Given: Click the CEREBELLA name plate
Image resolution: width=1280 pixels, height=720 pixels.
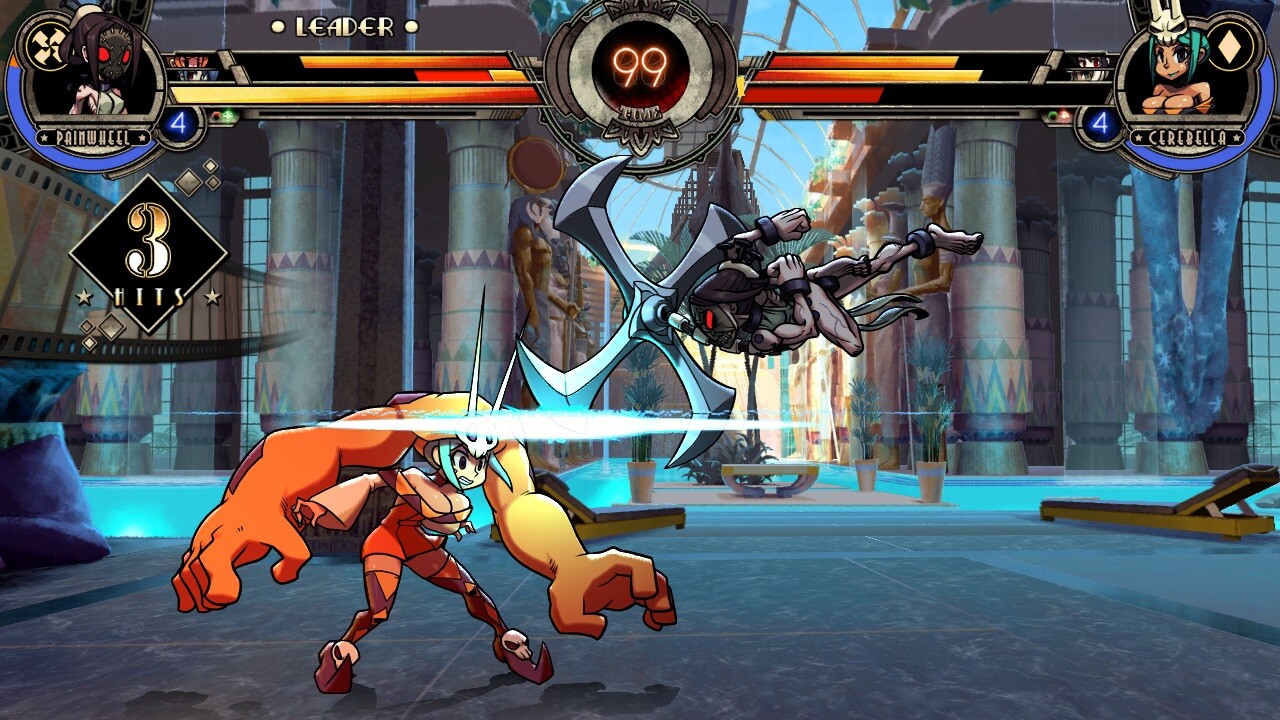Looking at the screenshot, I should pos(1187,137).
